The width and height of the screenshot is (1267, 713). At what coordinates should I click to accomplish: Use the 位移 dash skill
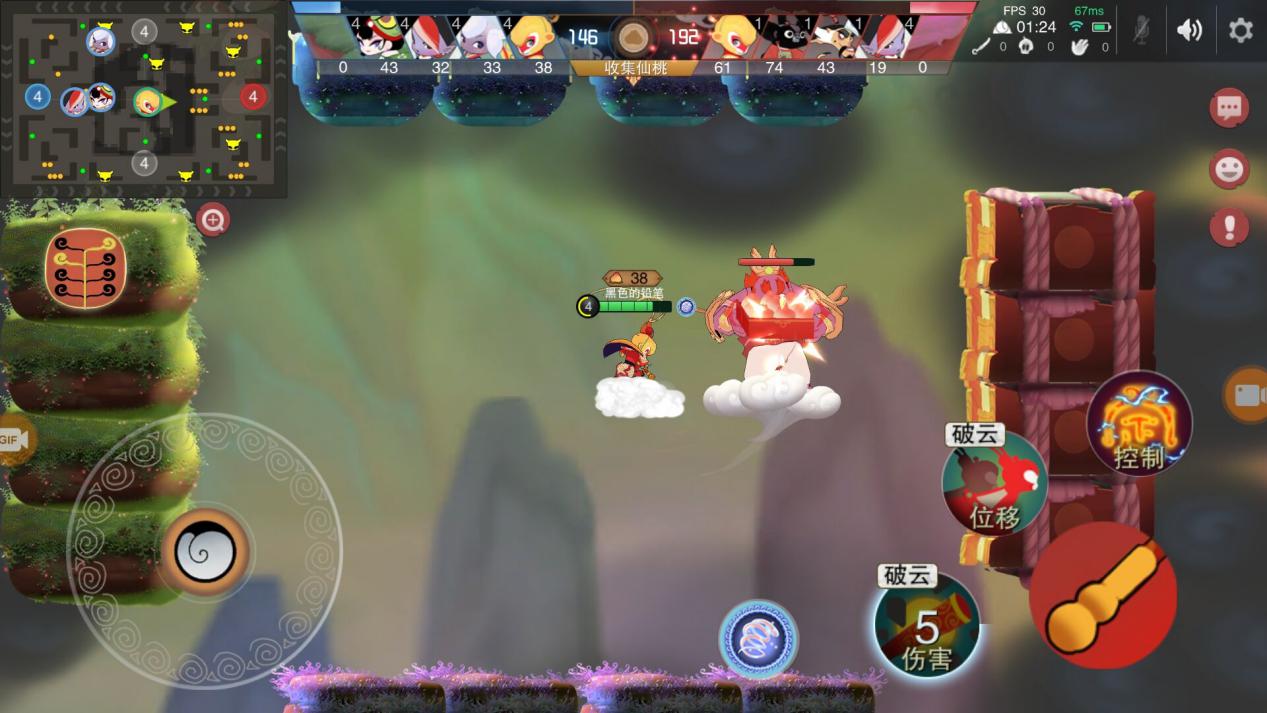tap(994, 484)
